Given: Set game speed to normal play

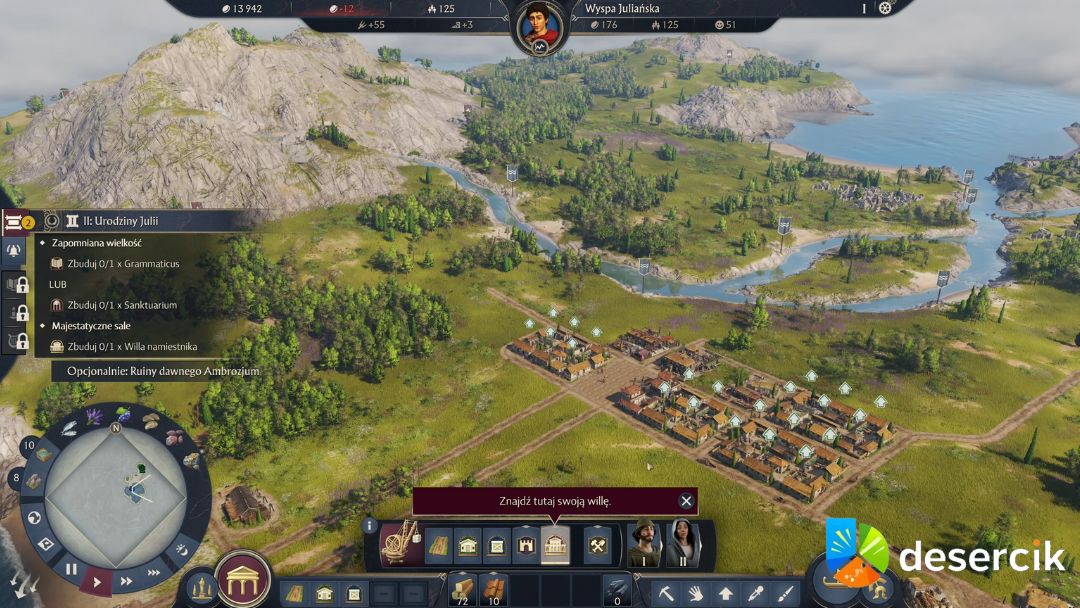Looking at the screenshot, I should 97,580.
